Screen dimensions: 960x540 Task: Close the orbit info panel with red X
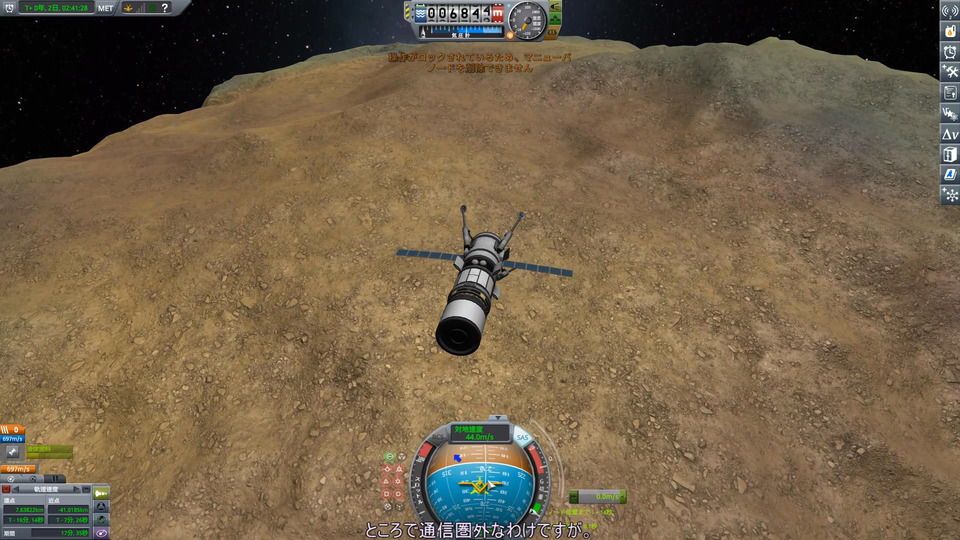coord(6,490)
